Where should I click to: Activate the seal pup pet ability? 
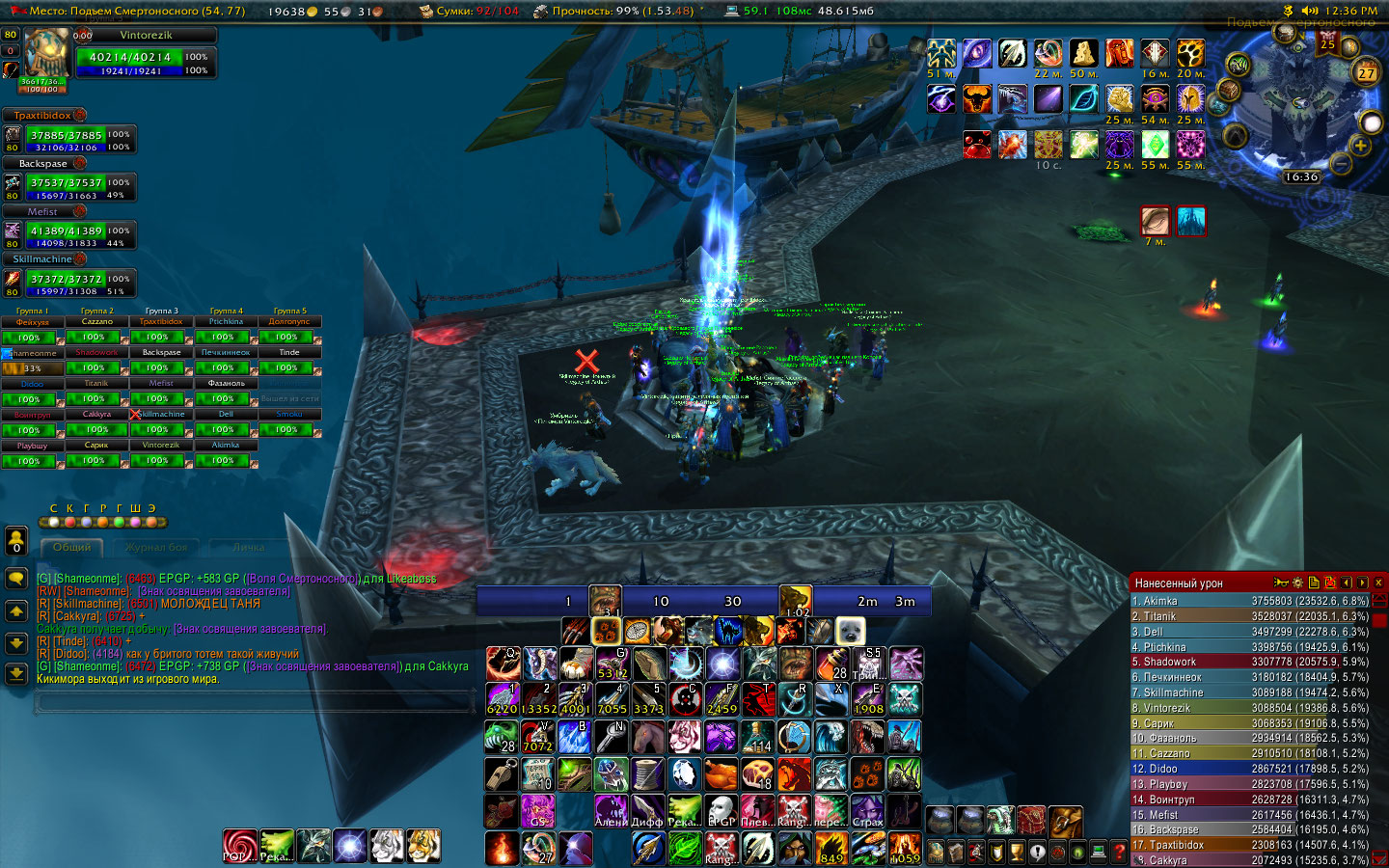[x=850, y=631]
